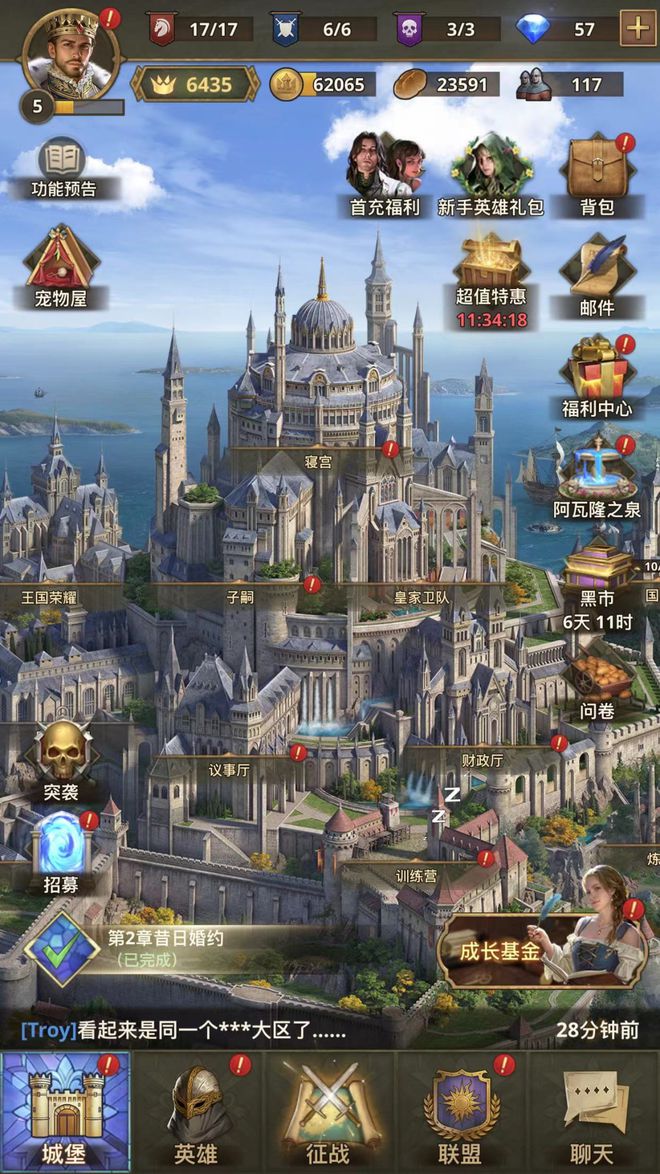Switch to the 征战 campaign tab
Screen dimensions: 660x1174
tap(328, 1110)
